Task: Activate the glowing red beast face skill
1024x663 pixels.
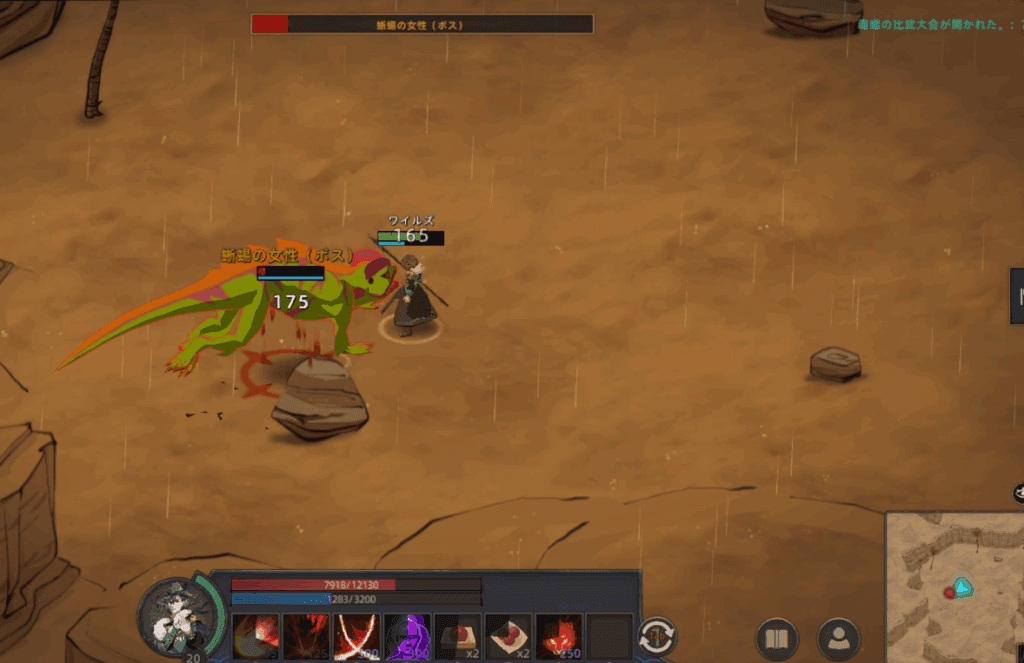Action: point(559,637)
